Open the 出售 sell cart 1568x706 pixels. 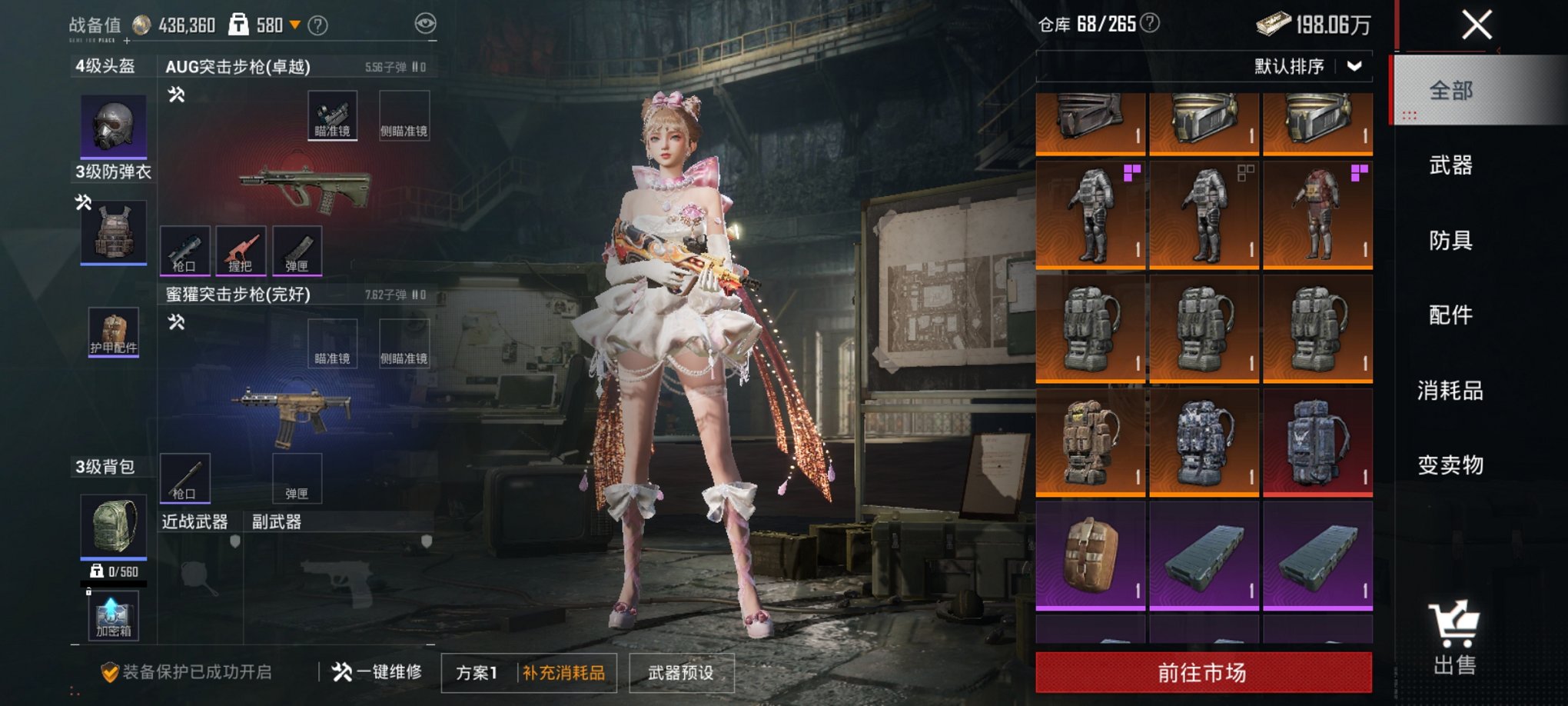pos(1454,638)
